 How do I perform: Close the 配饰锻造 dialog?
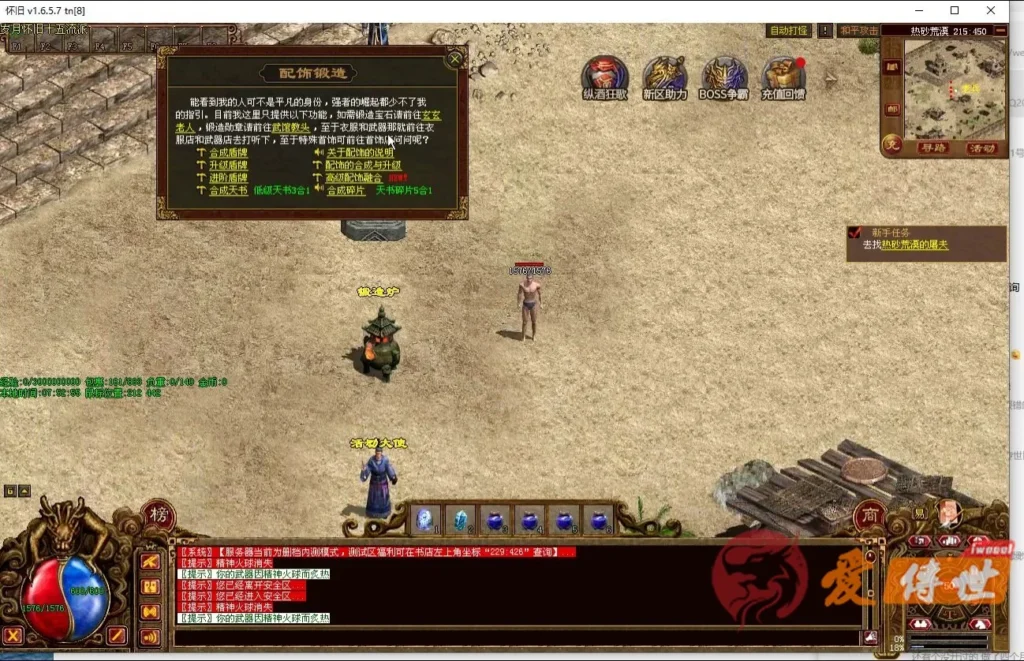[455, 59]
